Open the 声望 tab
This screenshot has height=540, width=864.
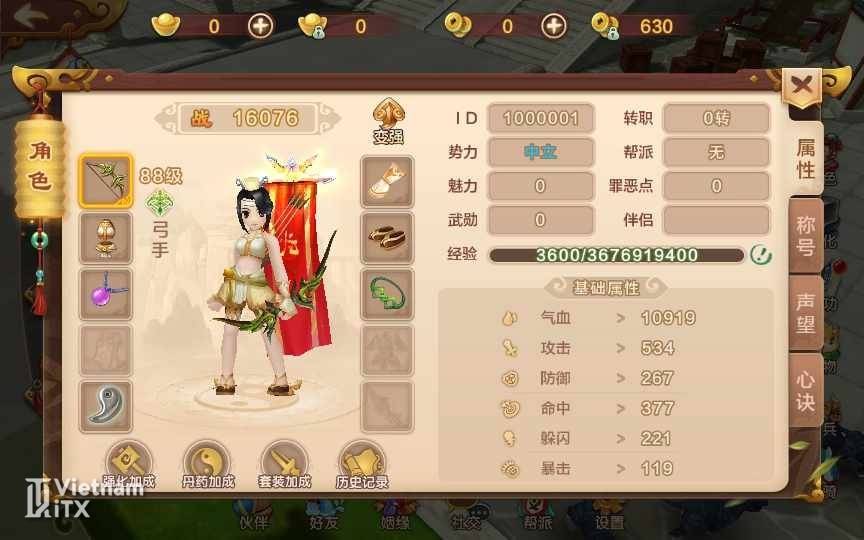coord(805,313)
